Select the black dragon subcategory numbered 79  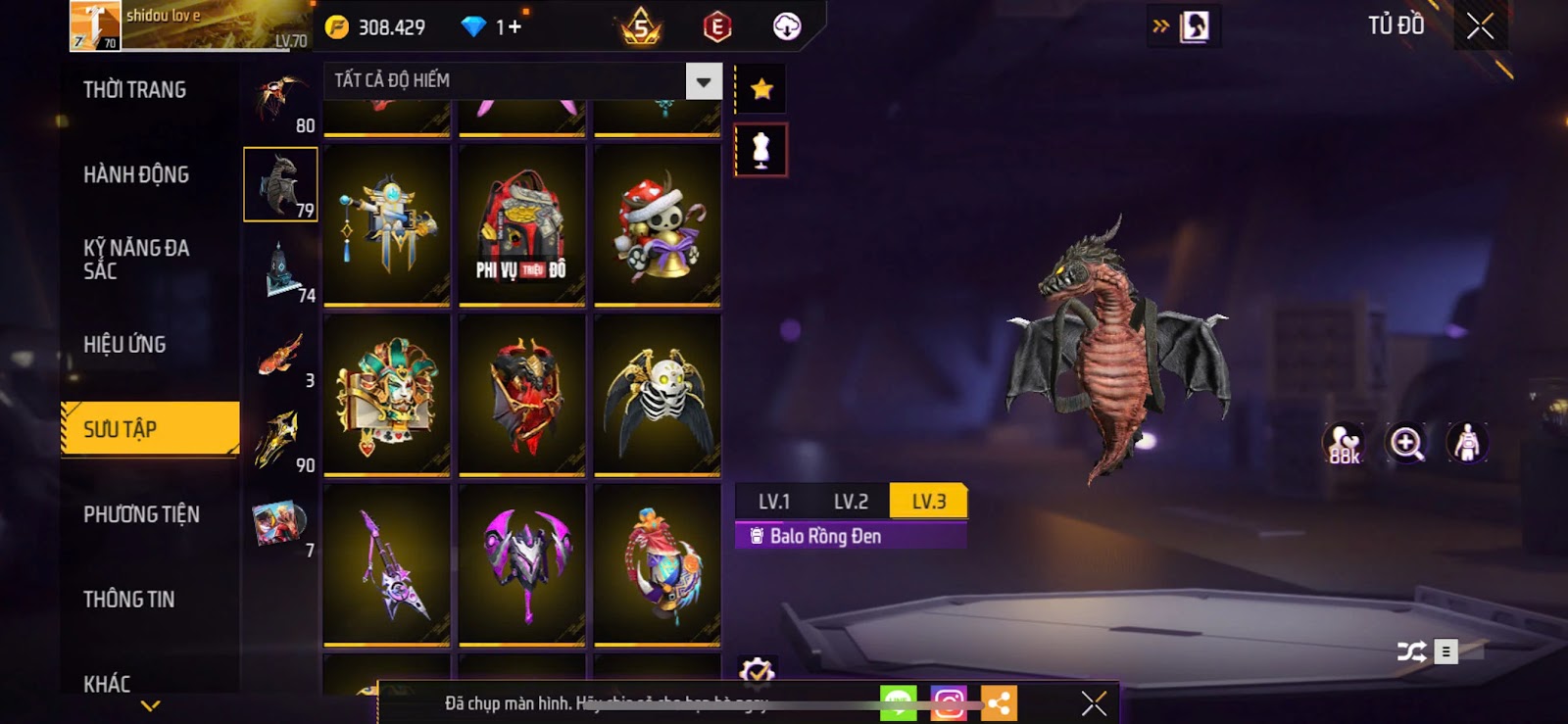(x=280, y=184)
